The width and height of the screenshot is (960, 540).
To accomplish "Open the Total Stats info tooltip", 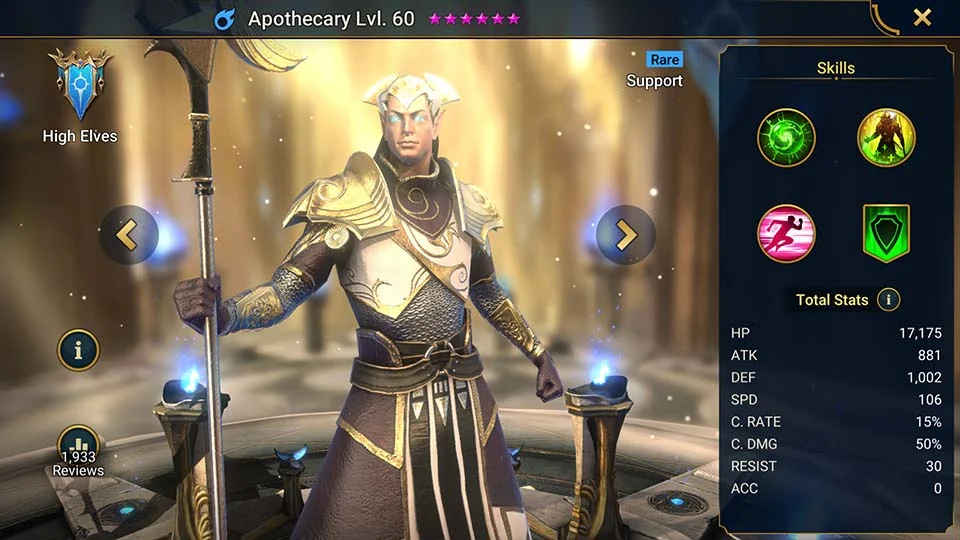I will (887, 299).
